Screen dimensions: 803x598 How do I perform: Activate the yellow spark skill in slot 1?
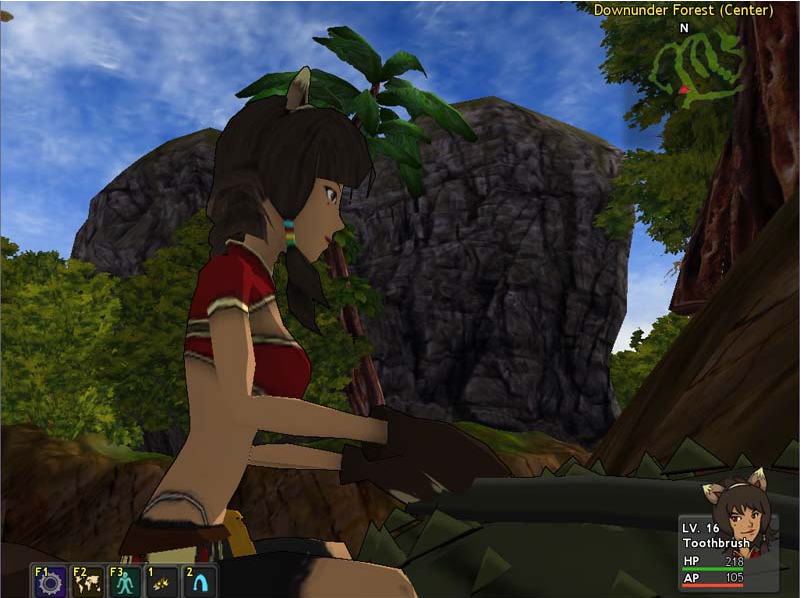click(161, 581)
